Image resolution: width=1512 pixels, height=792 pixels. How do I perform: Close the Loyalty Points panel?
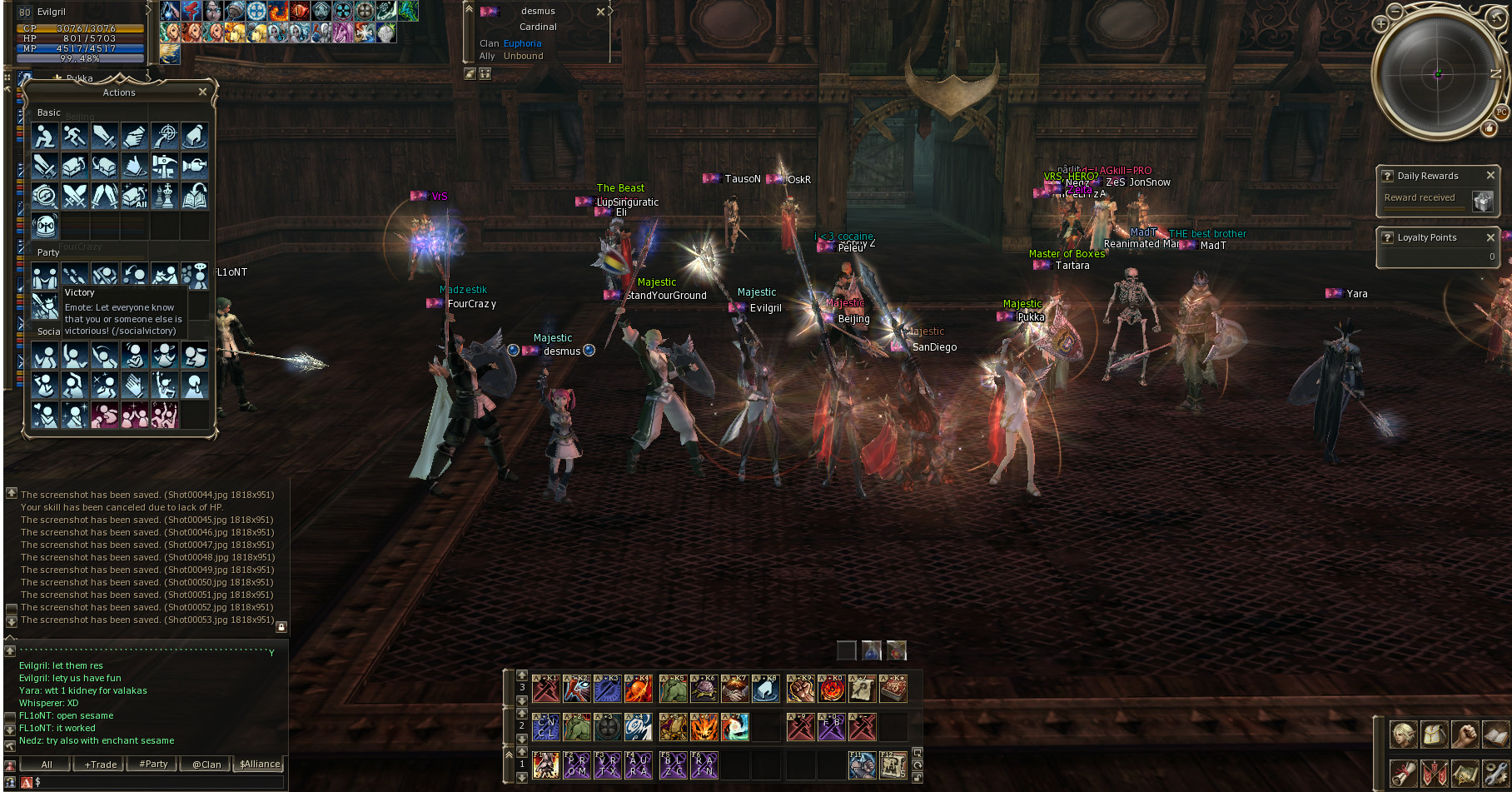(1490, 237)
